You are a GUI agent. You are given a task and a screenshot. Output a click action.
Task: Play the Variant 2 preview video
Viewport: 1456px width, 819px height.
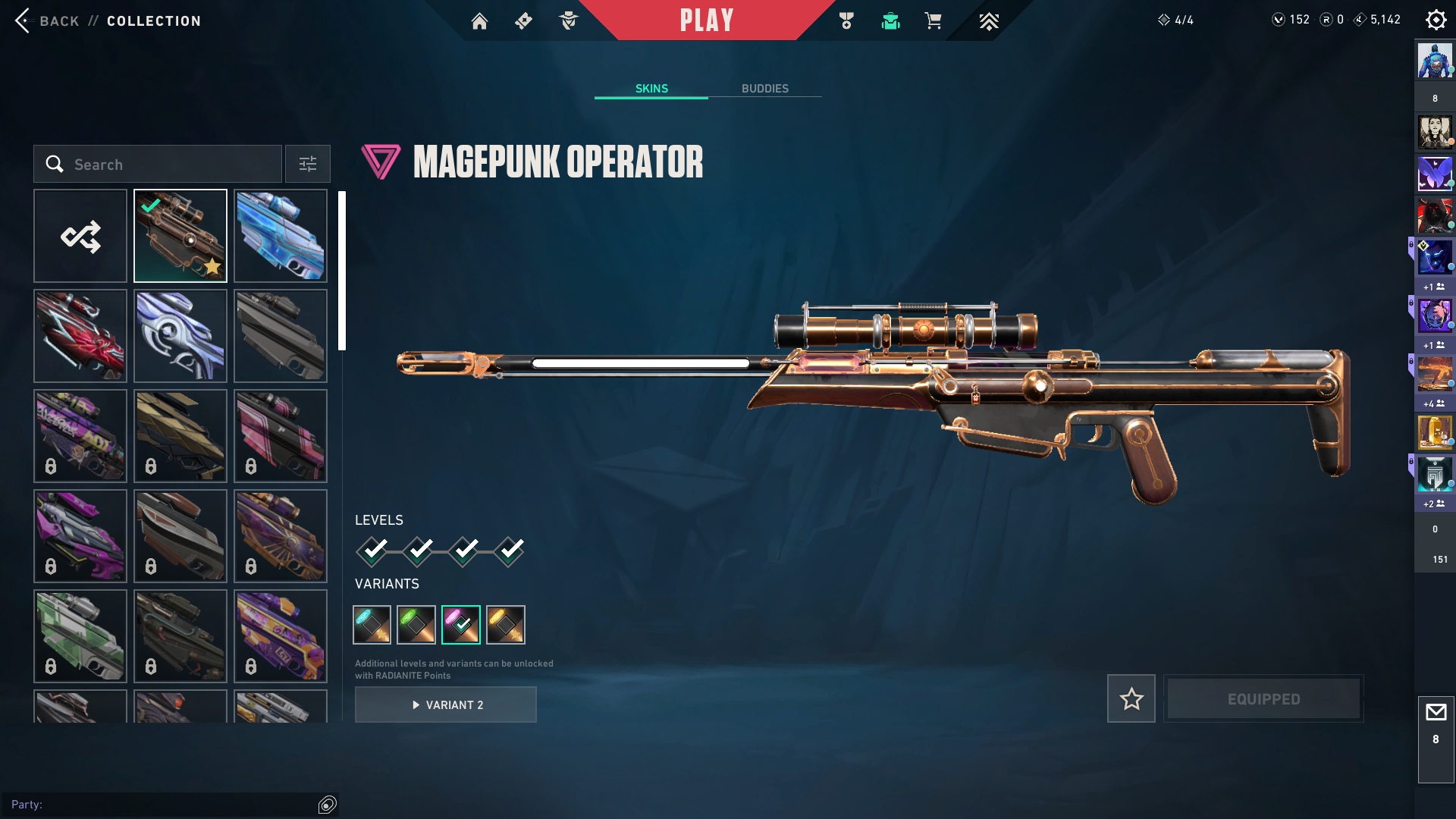coord(446,704)
